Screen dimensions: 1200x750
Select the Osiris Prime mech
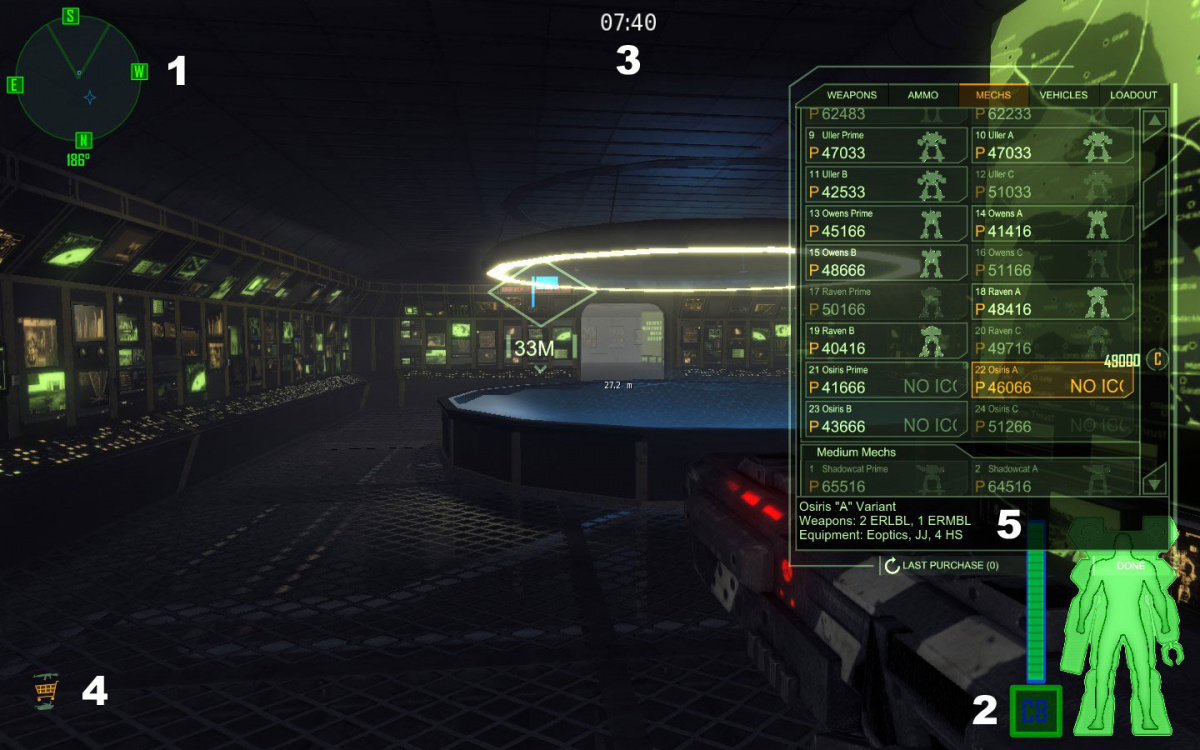886,379
